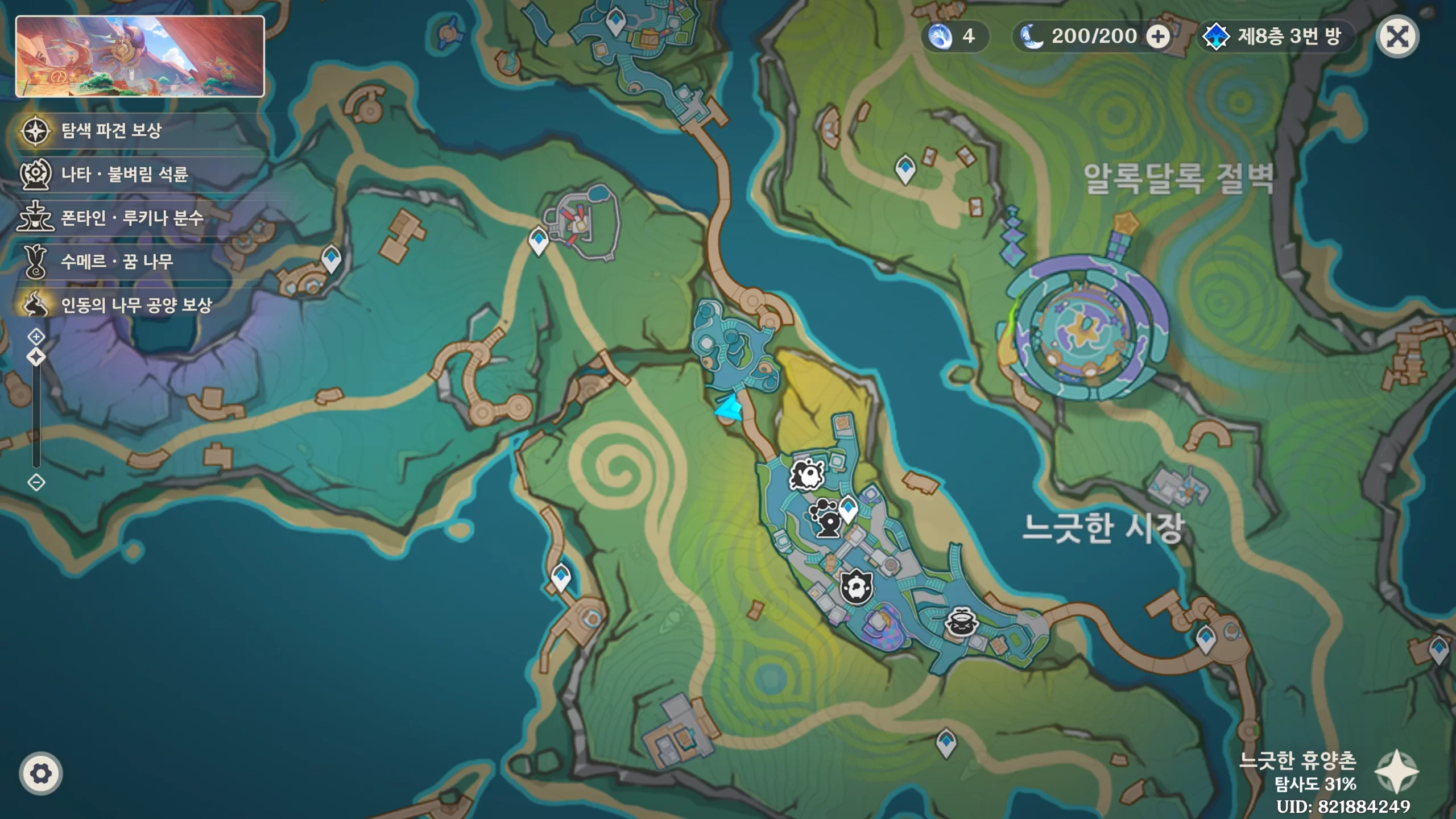The width and height of the screenshot is (1456, 819).
Task: Select 나타 · 불벼림 석륜 entry
Action: point(124,174)
